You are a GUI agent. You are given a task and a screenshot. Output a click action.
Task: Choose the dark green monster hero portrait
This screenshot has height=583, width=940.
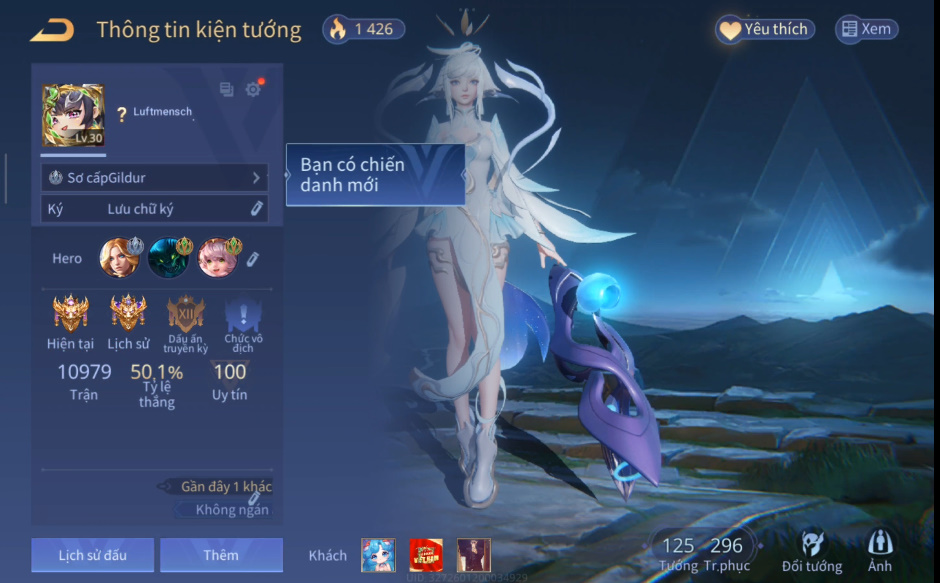pos(168,258)
